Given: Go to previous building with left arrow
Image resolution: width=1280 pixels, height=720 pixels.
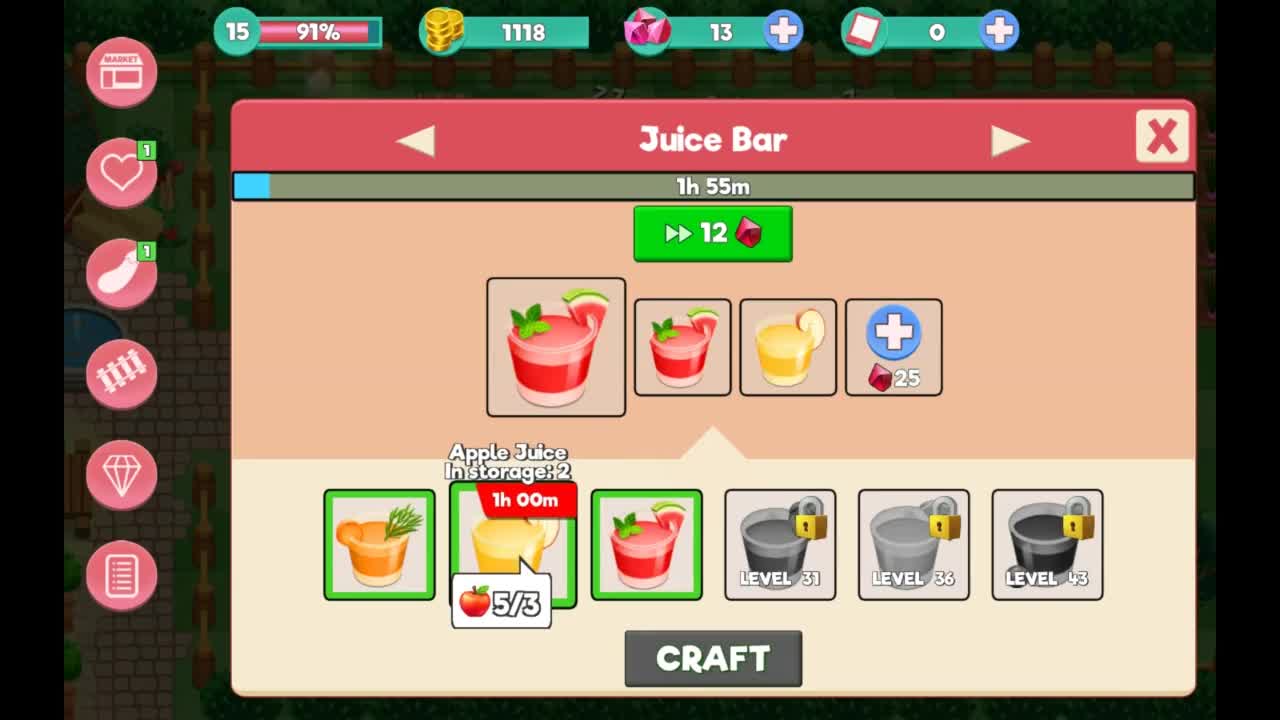Looking at the screenshot, I should (x=416, y=140).
